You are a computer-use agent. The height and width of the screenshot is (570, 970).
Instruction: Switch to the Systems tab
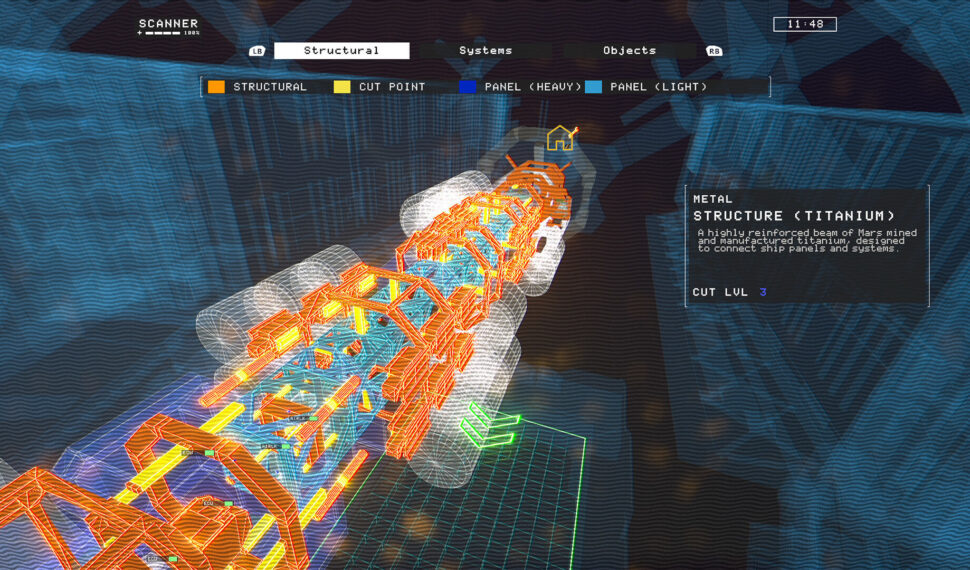coord(485,51)
